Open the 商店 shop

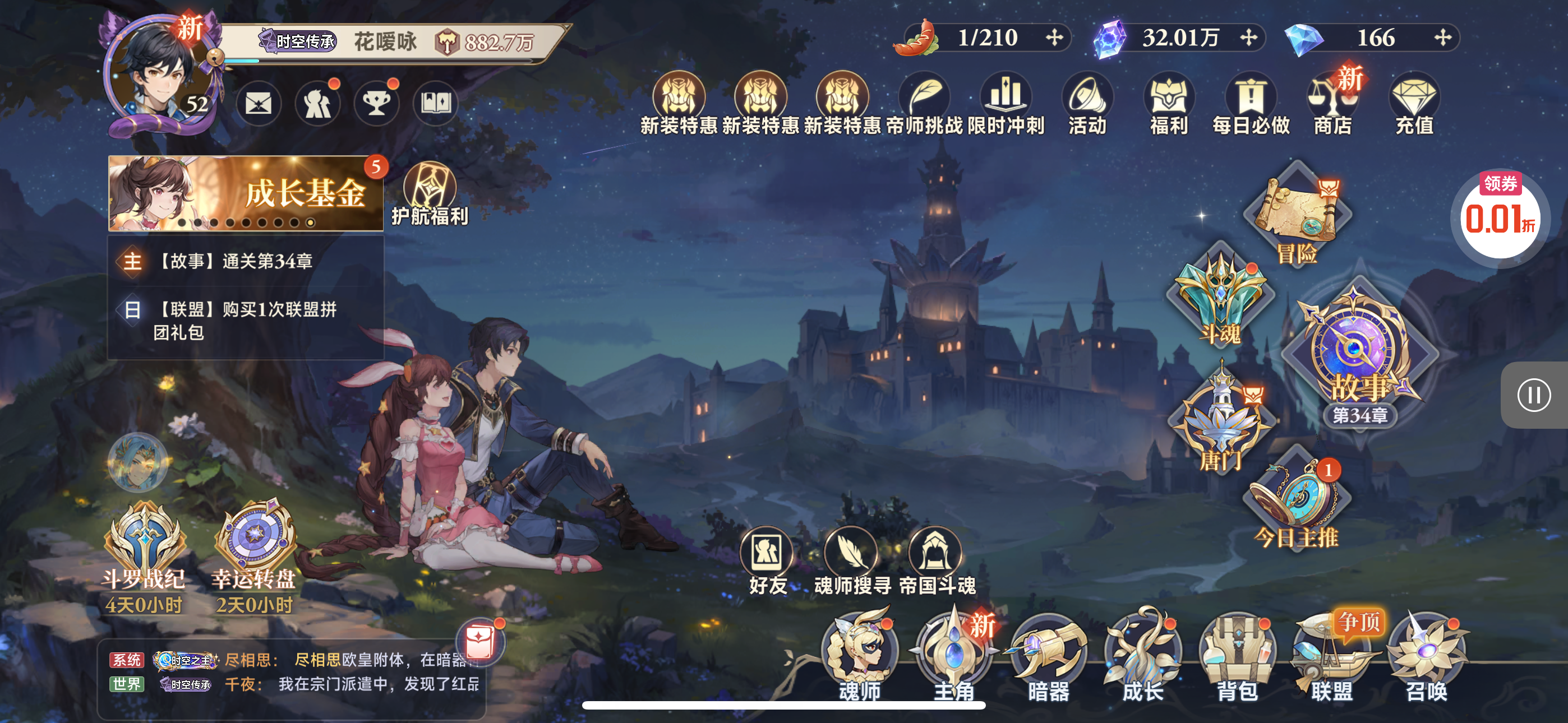(1332, 104)
